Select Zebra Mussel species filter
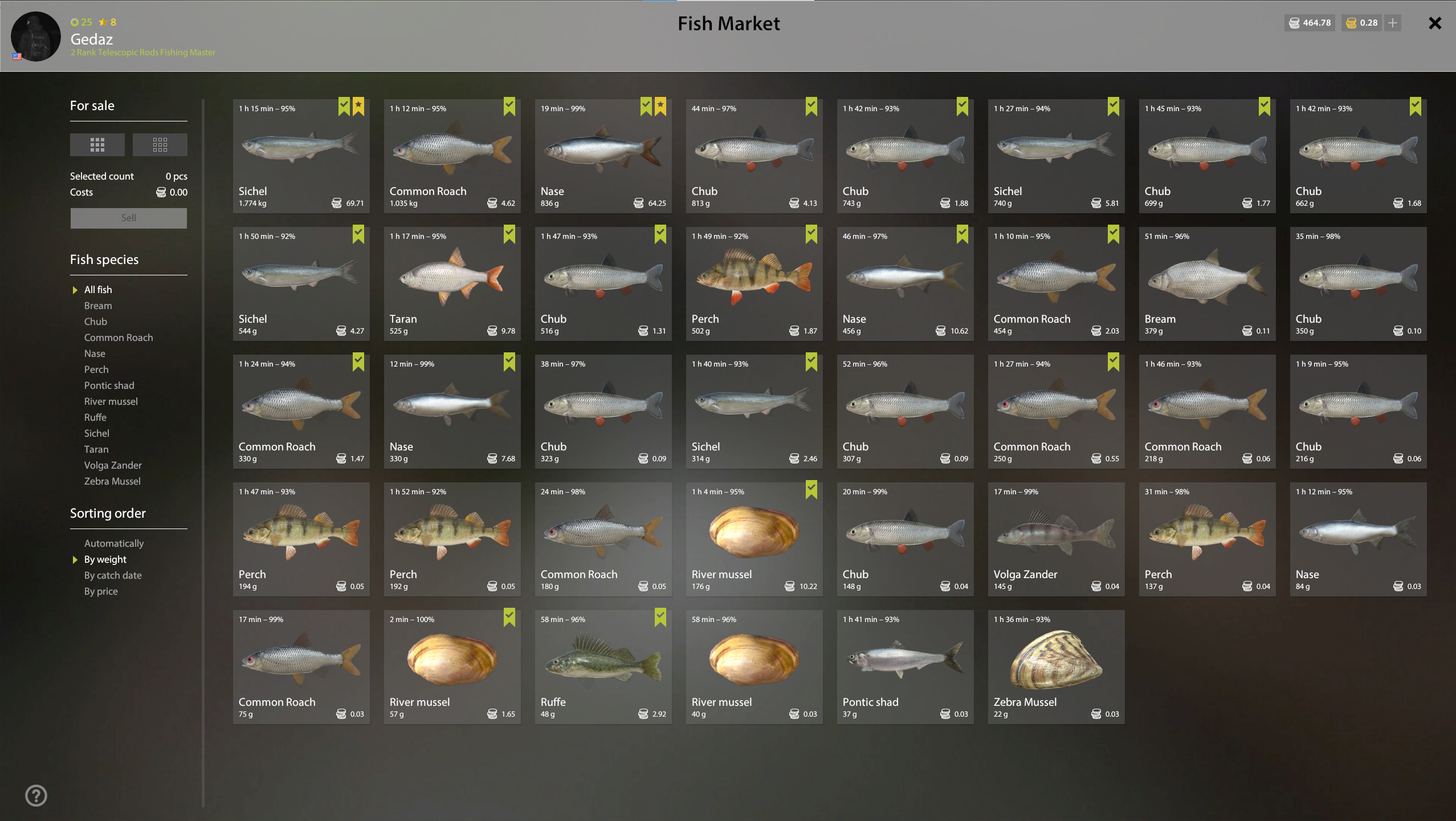This screenshot has height=821, width=1456. (x=112, y=481)
